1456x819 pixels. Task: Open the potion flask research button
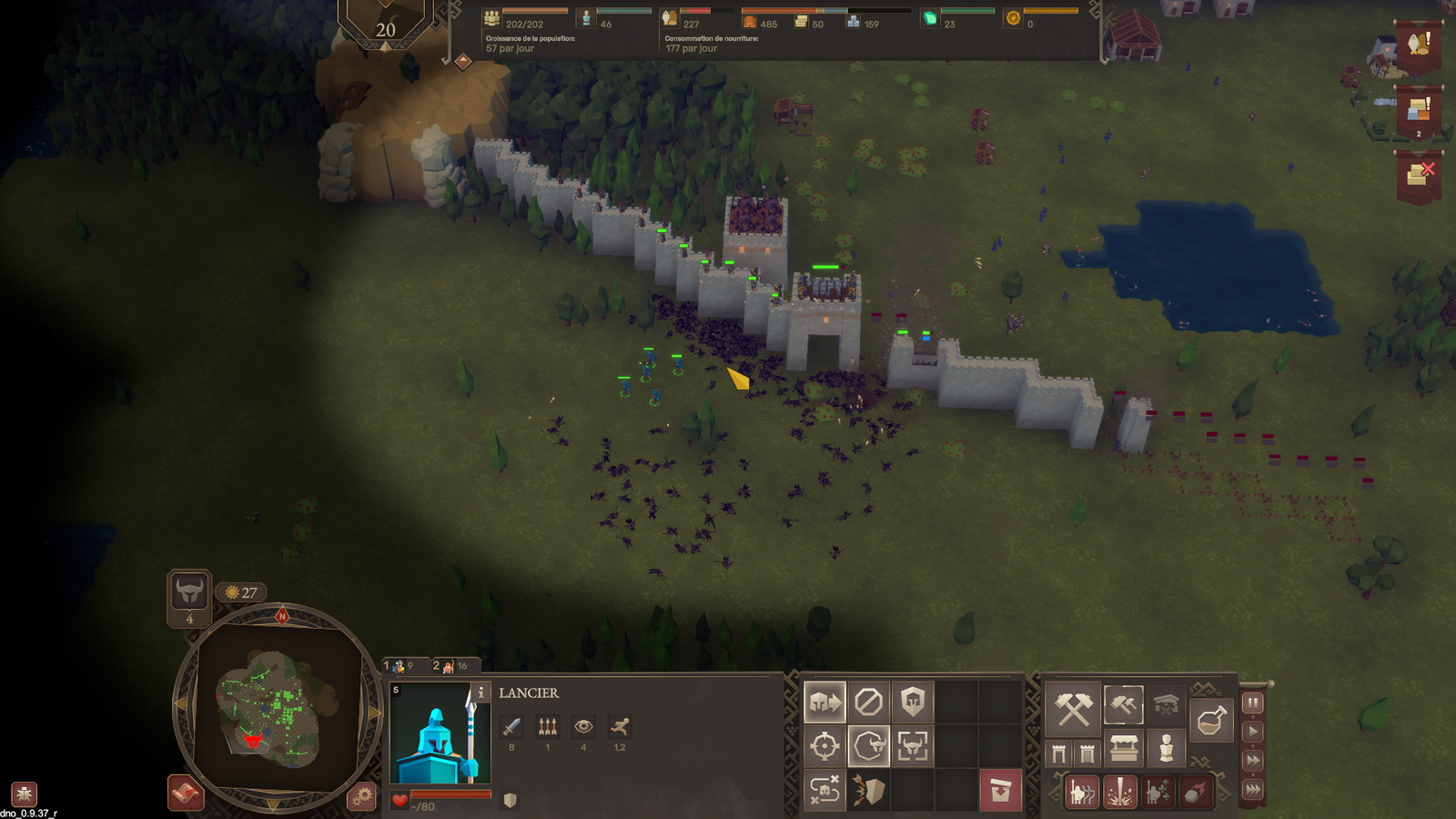point(1210,722)
